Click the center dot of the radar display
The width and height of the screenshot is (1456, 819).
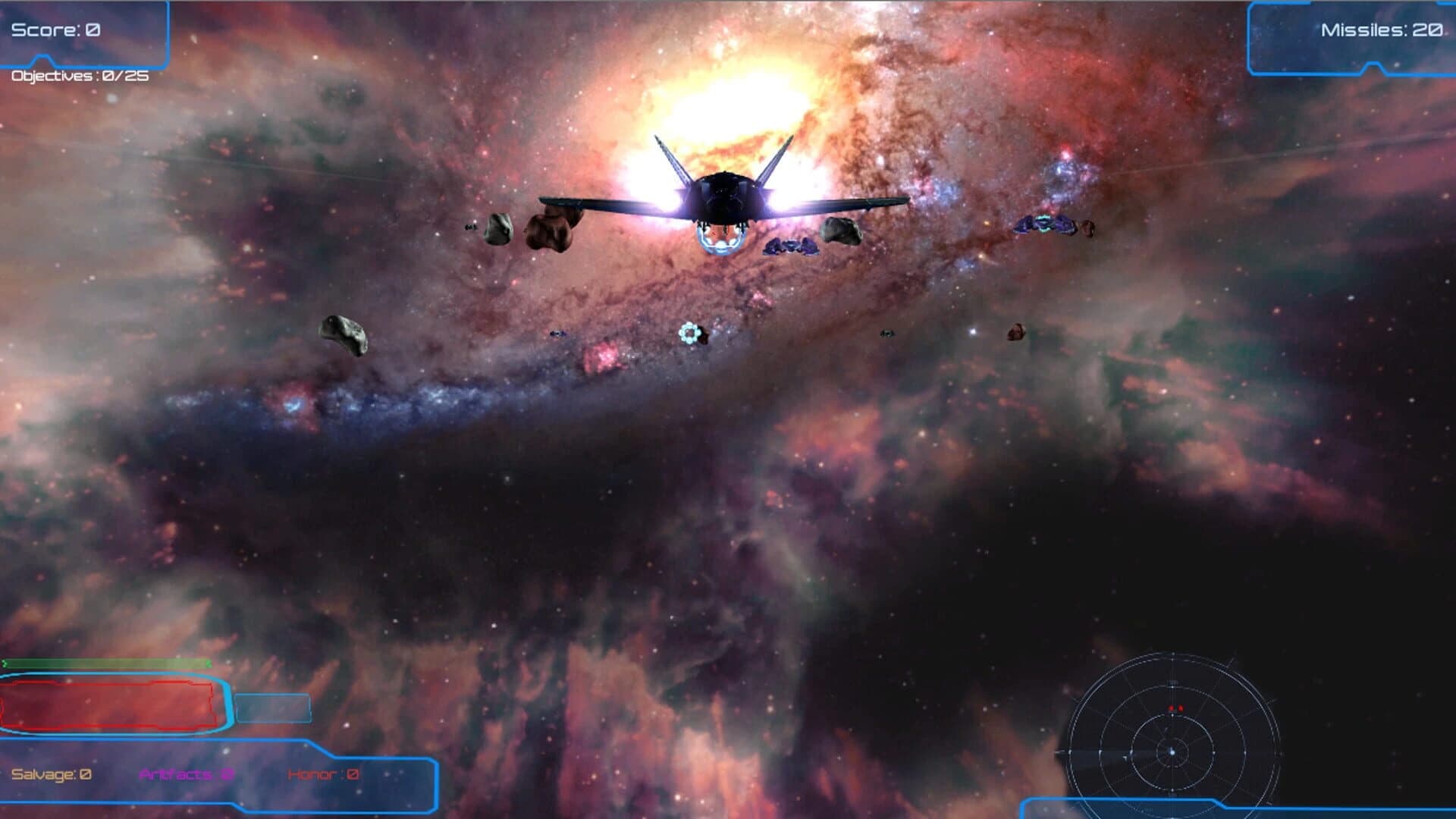[1172, 752]
